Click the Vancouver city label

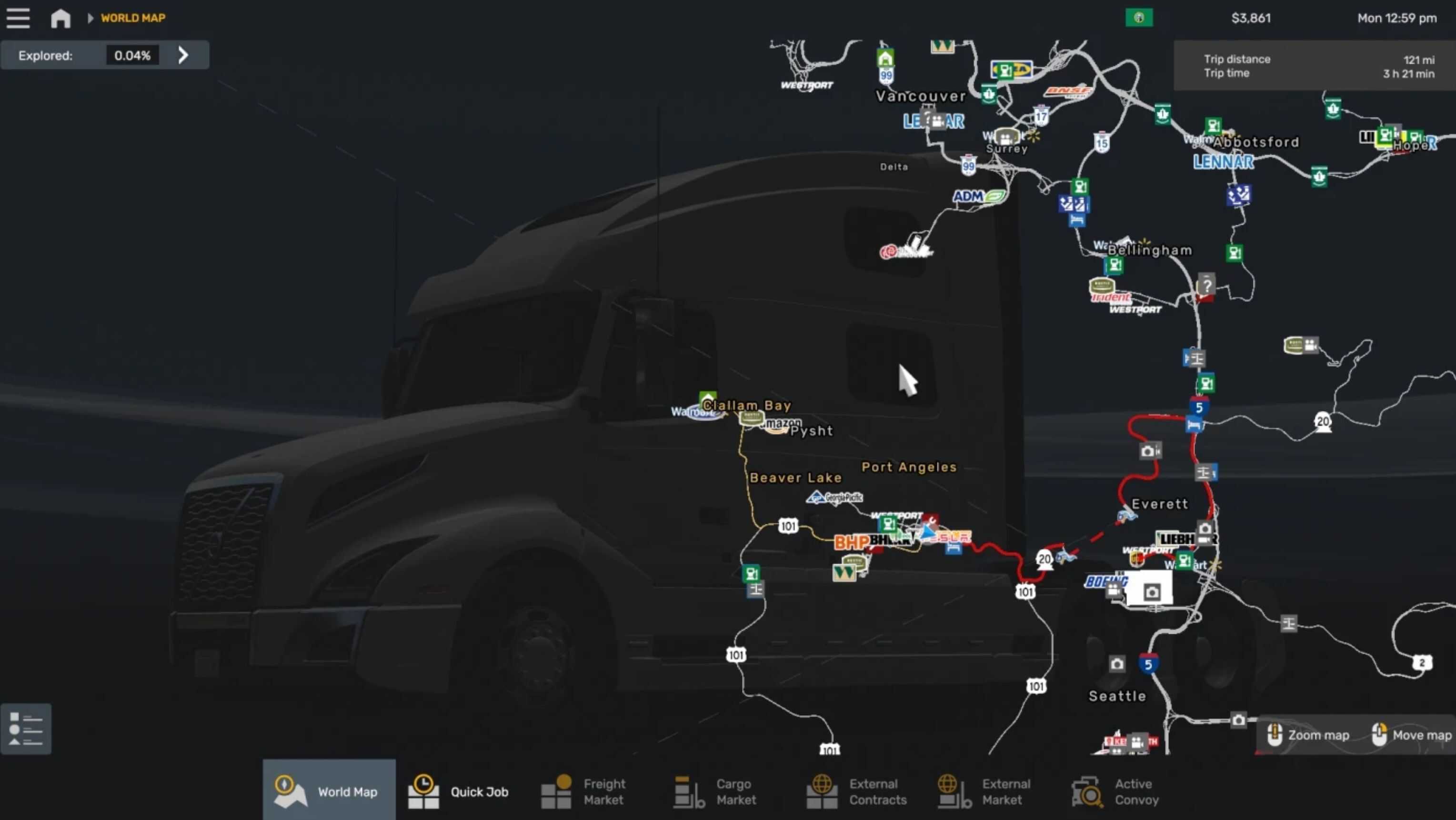tap(920, 96)
